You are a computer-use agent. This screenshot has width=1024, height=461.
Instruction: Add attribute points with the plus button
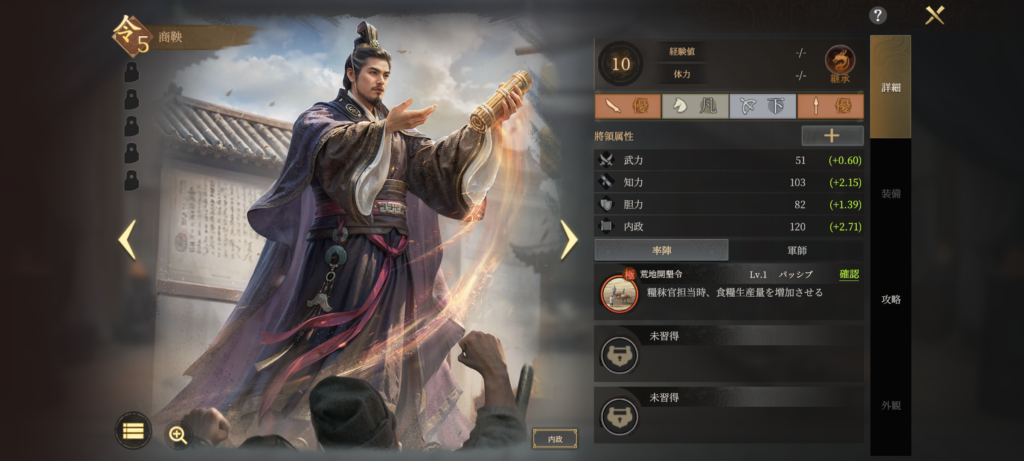[832, 136]
